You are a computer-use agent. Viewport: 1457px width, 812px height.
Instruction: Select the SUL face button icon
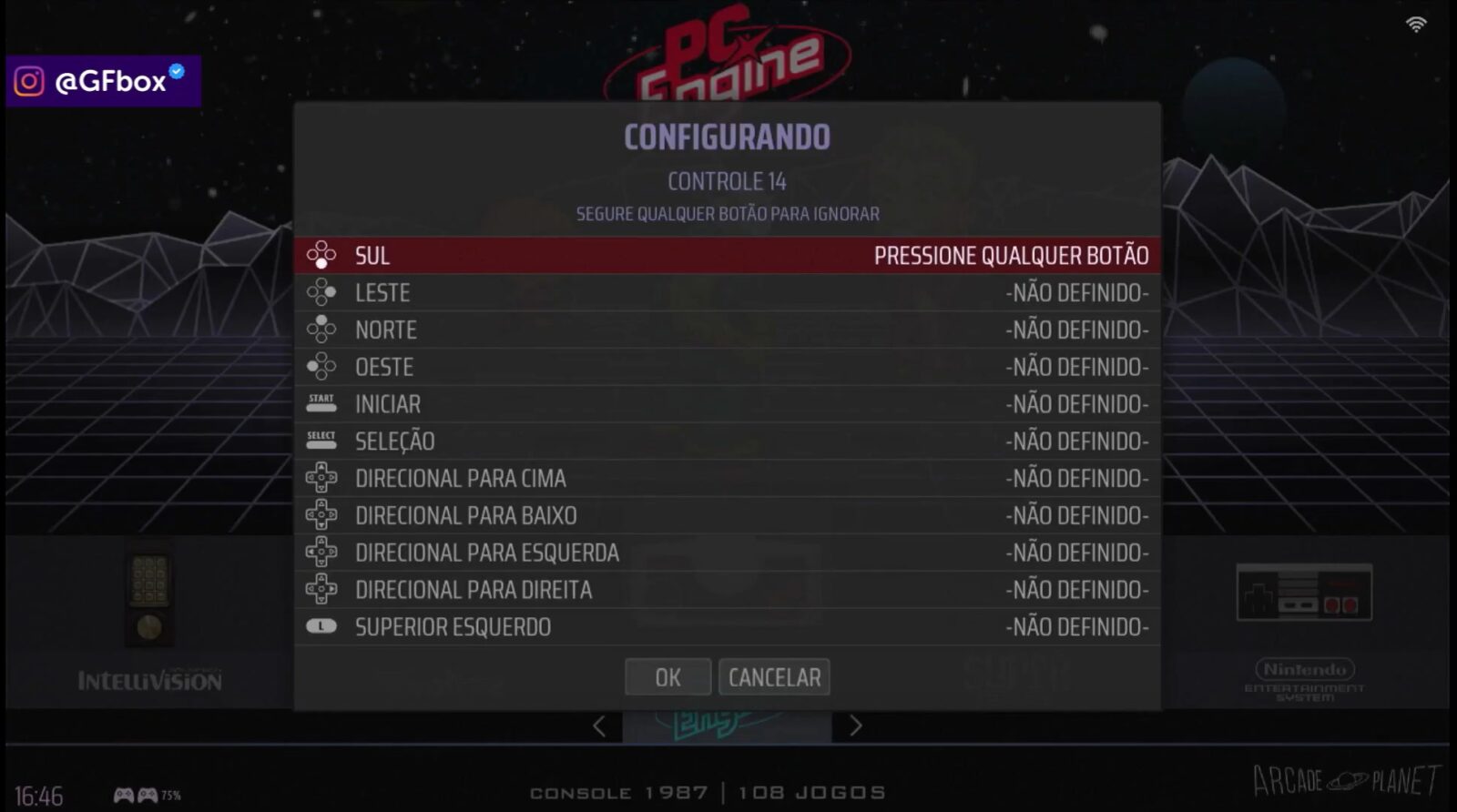coord(322,256)
